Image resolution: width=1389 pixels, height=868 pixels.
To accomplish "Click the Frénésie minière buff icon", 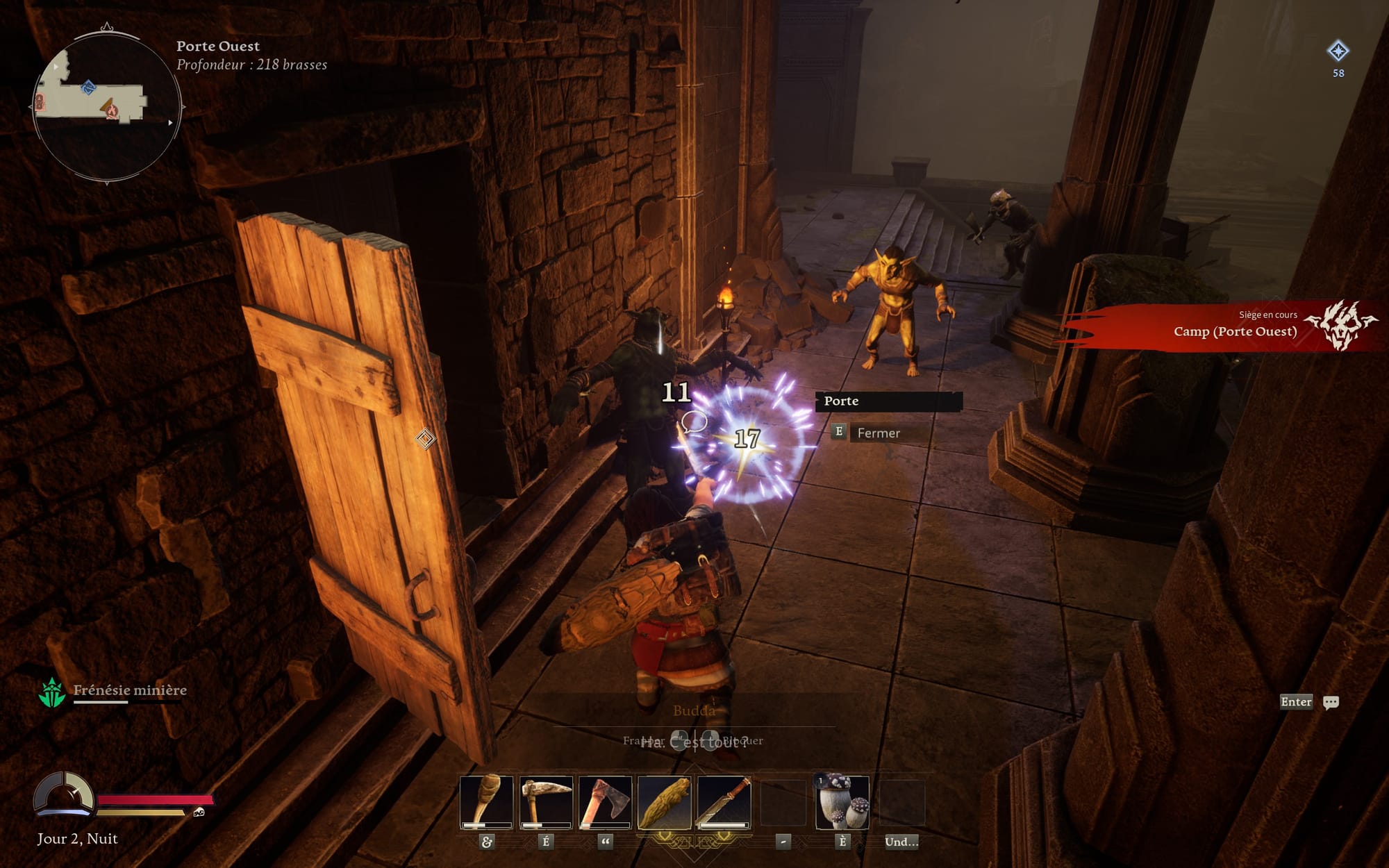I will [52, 693].
